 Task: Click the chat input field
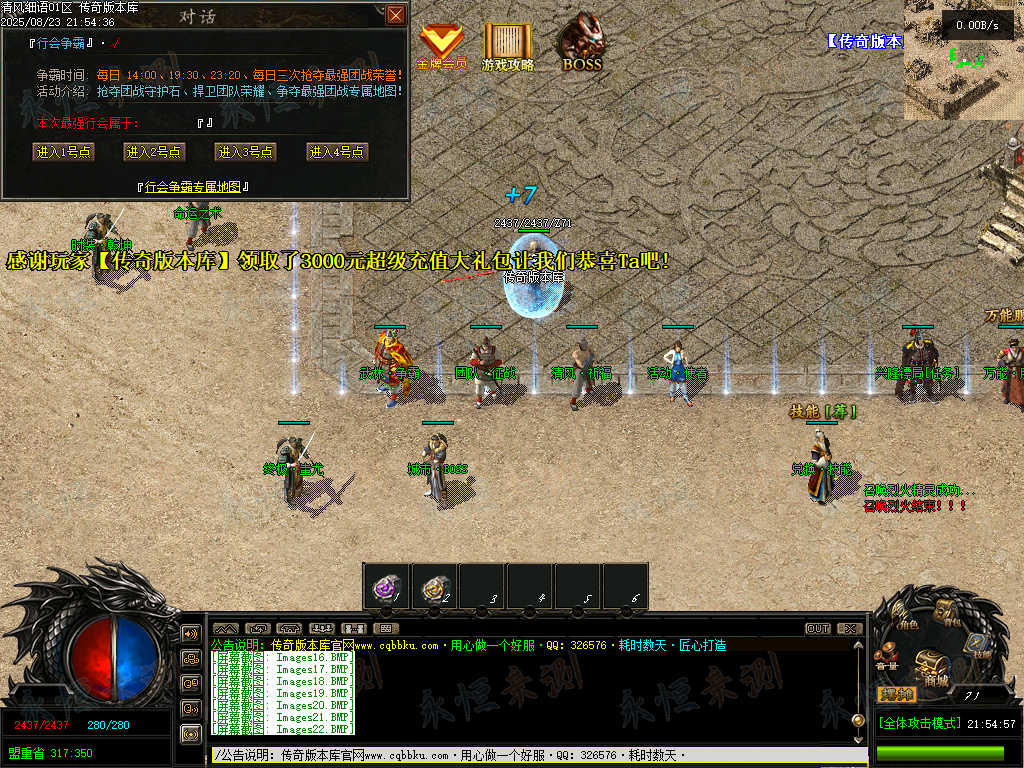click(x=530, y=756)
